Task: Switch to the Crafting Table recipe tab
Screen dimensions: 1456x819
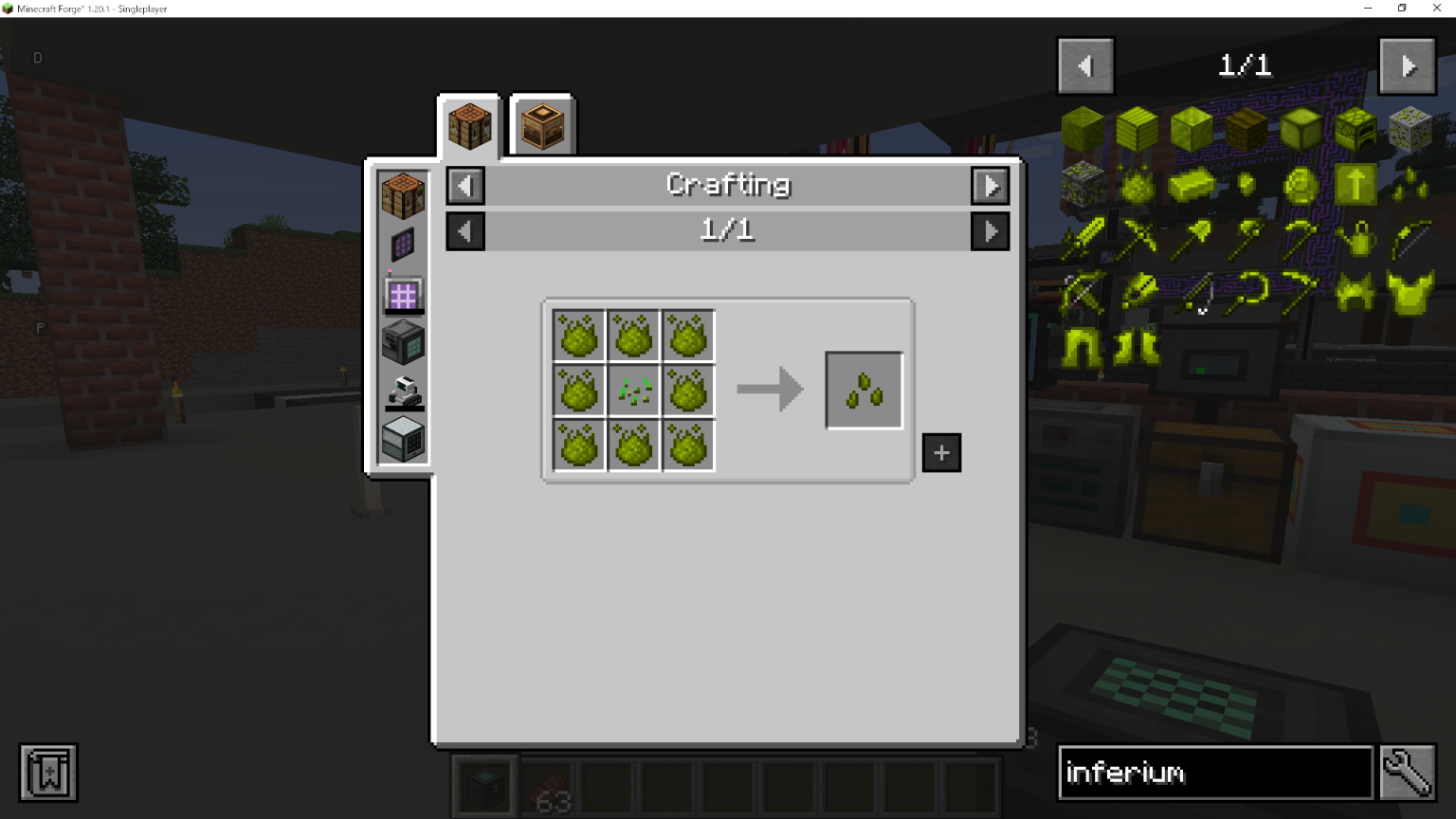Action: point(467,124)
